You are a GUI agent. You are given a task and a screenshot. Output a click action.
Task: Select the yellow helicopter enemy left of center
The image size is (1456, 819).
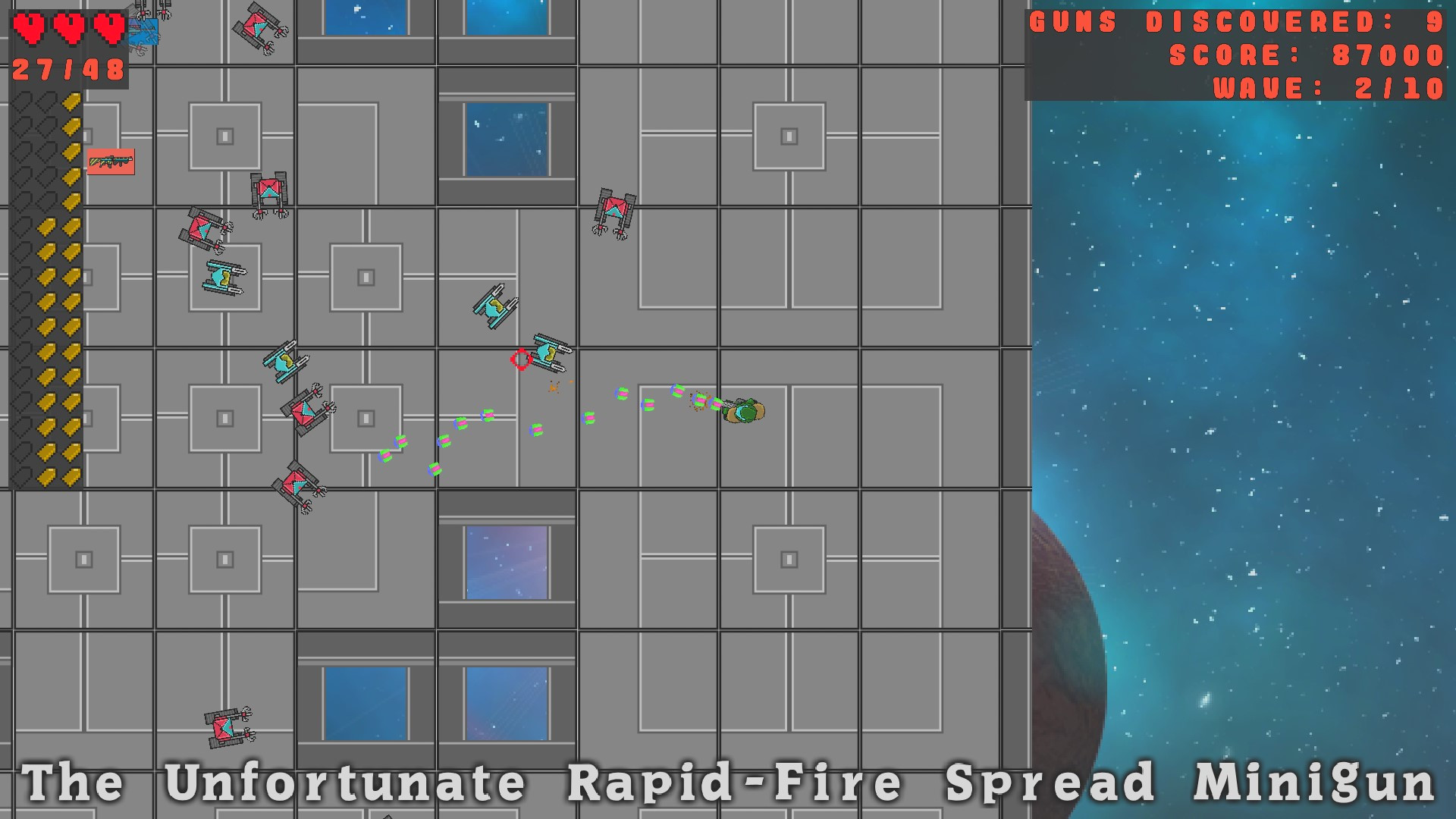click(494, 305)
